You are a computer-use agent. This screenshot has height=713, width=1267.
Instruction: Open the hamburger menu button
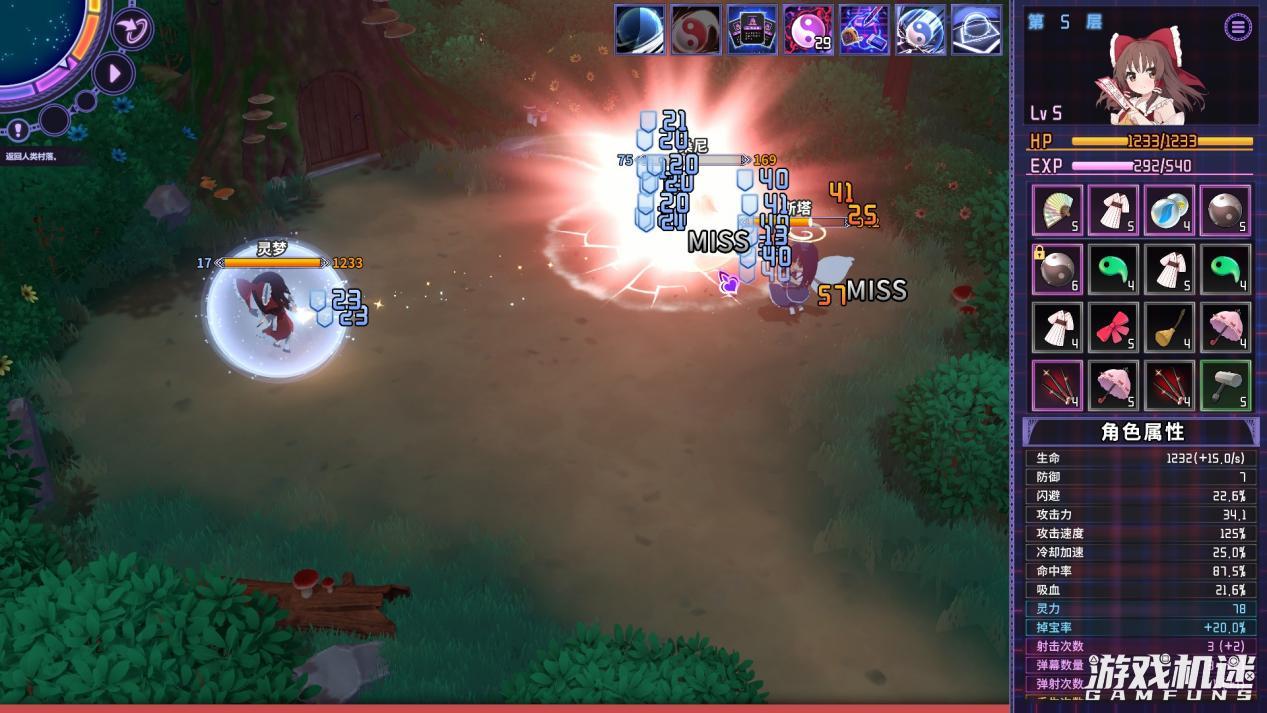1238,27
